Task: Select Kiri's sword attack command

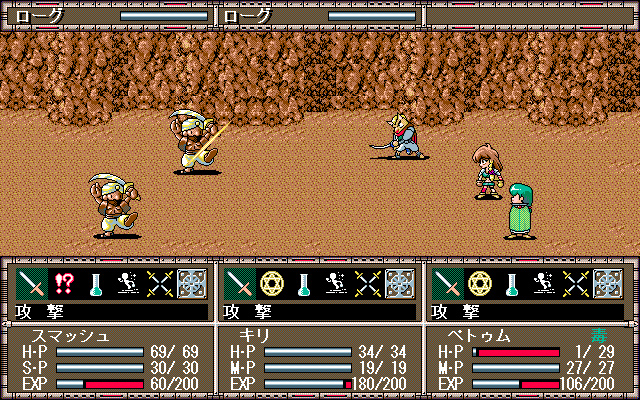Action: (240, 284)
